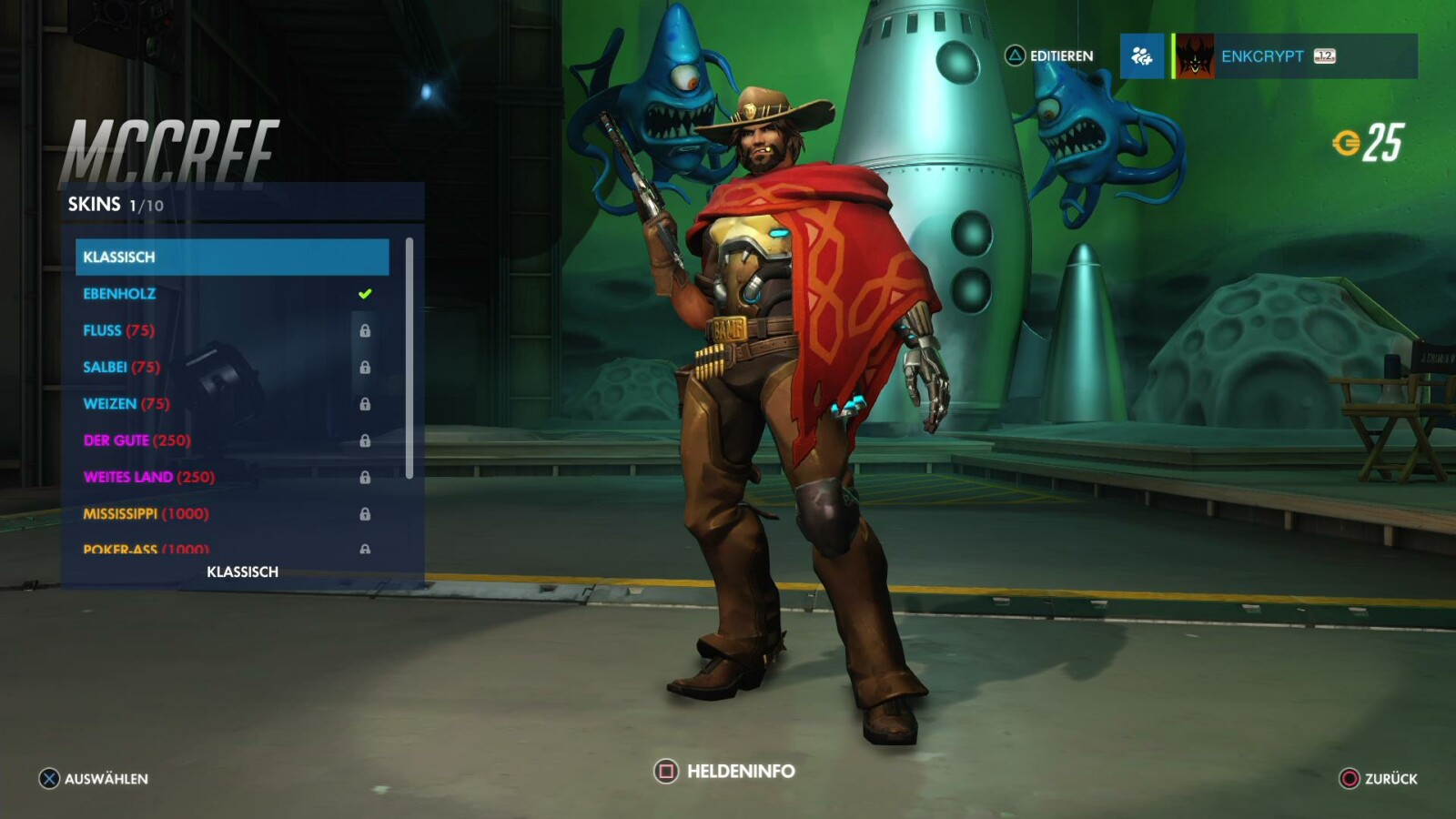
Task: Click the Triangle Editieren prompt icon
Action: [x=1014, y=56]
